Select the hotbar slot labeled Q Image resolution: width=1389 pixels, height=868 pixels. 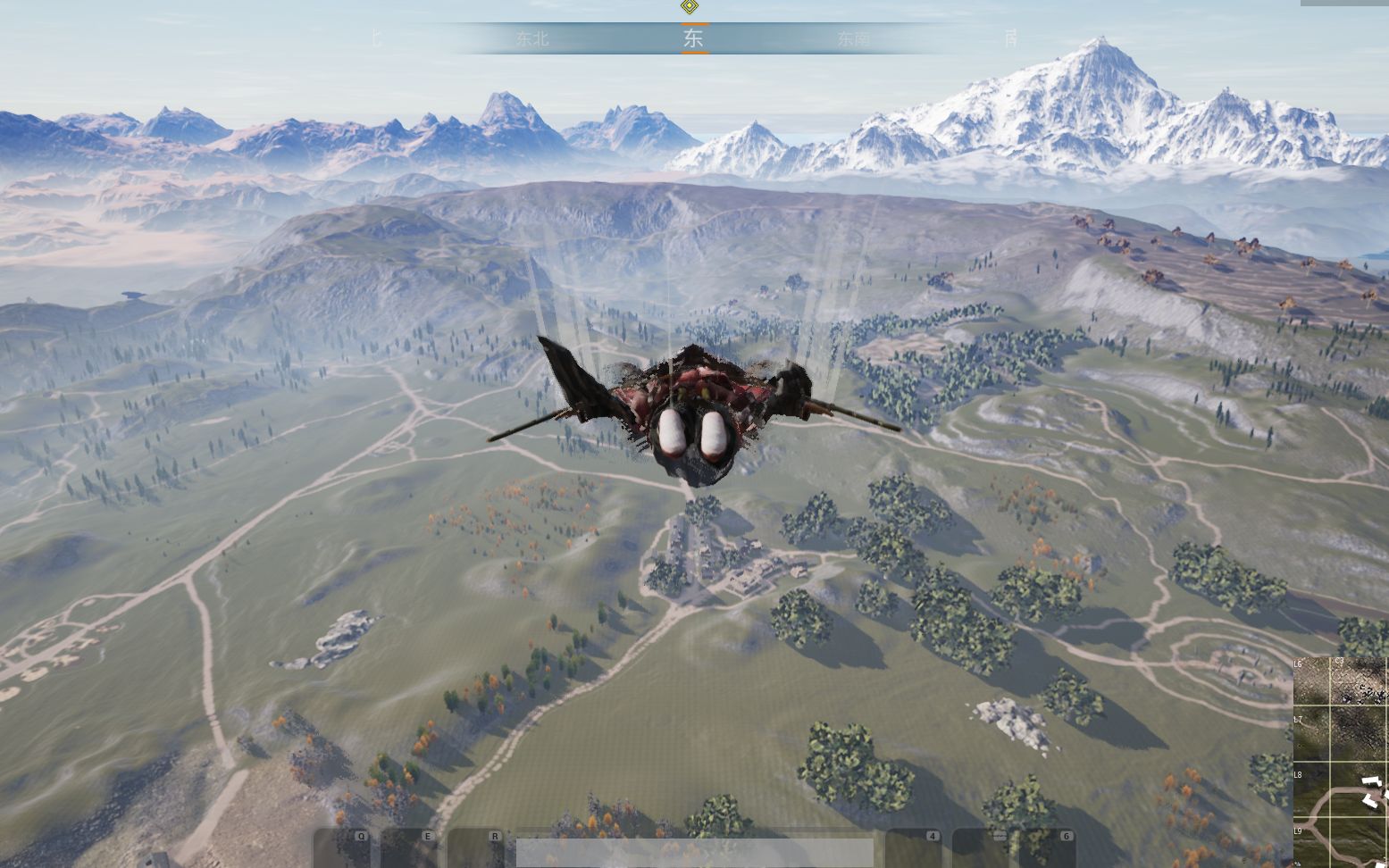(x=343, y=848)
